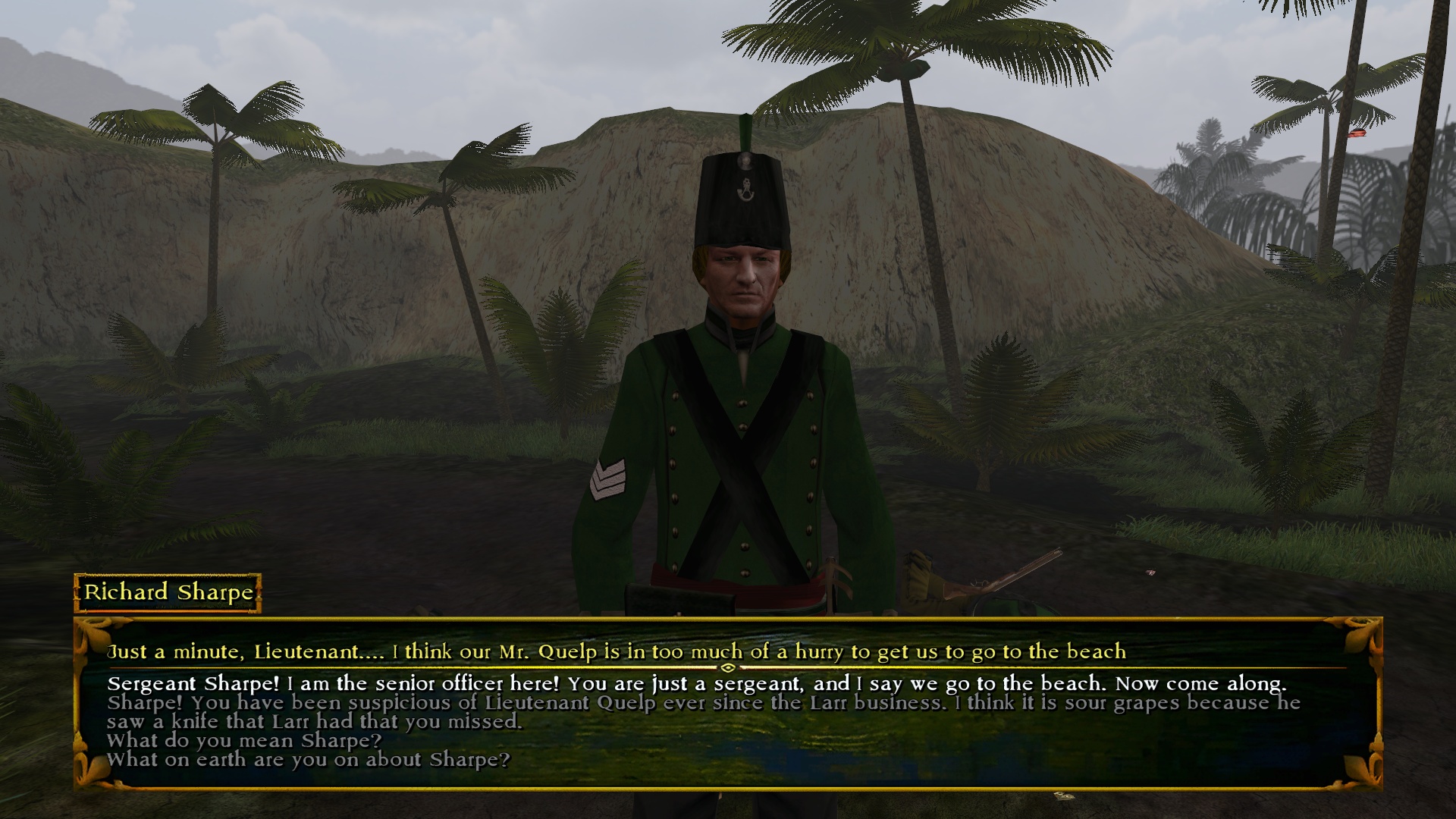This screenshot has width=1456, height=819.
Task: Select the "sour grapes" reply about Lieutenant Quelp
Action: [x=704, y=712]
